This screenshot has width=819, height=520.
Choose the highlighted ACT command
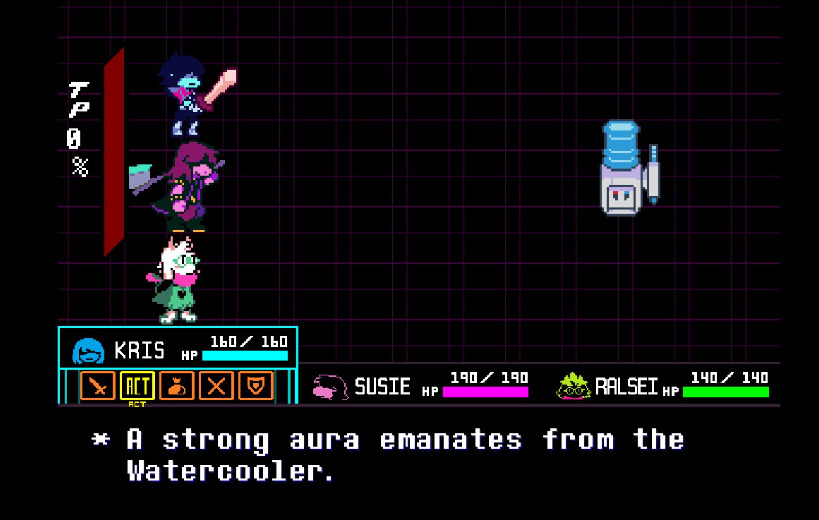pos(137,385)
